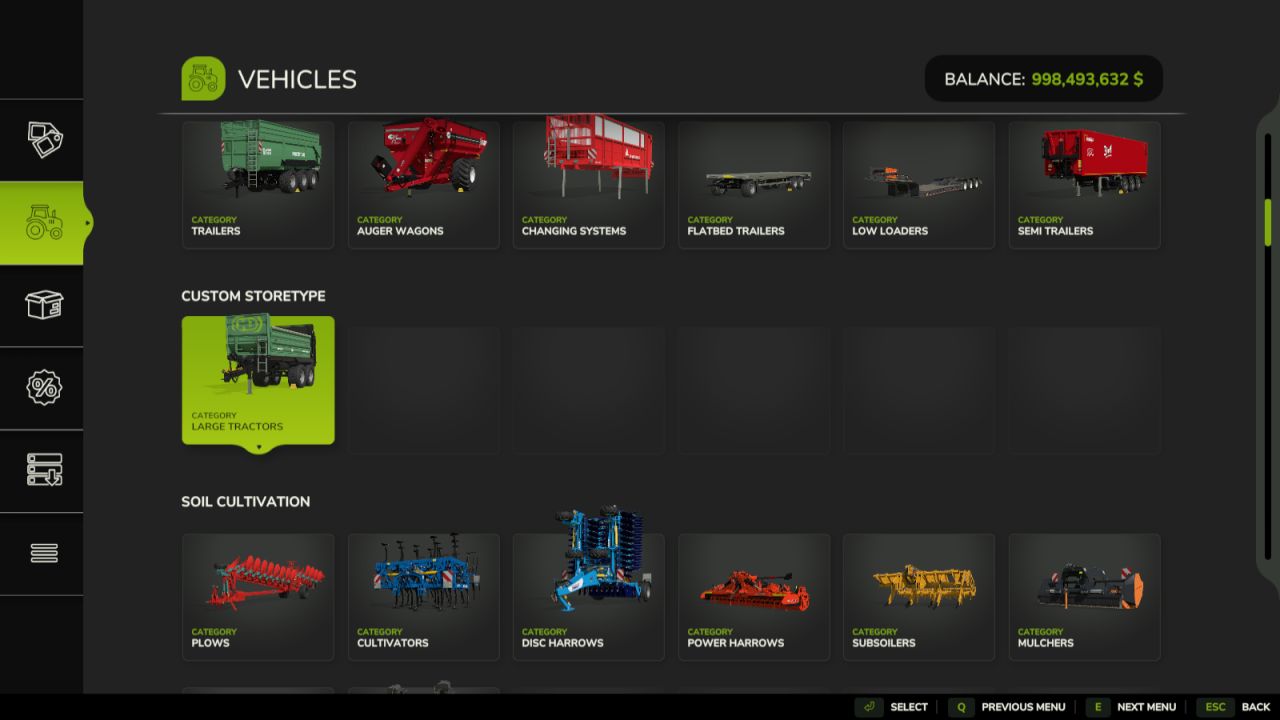Open the Sales percent-badge icon
Viewport: 1280px width, 720px height.
42,388
